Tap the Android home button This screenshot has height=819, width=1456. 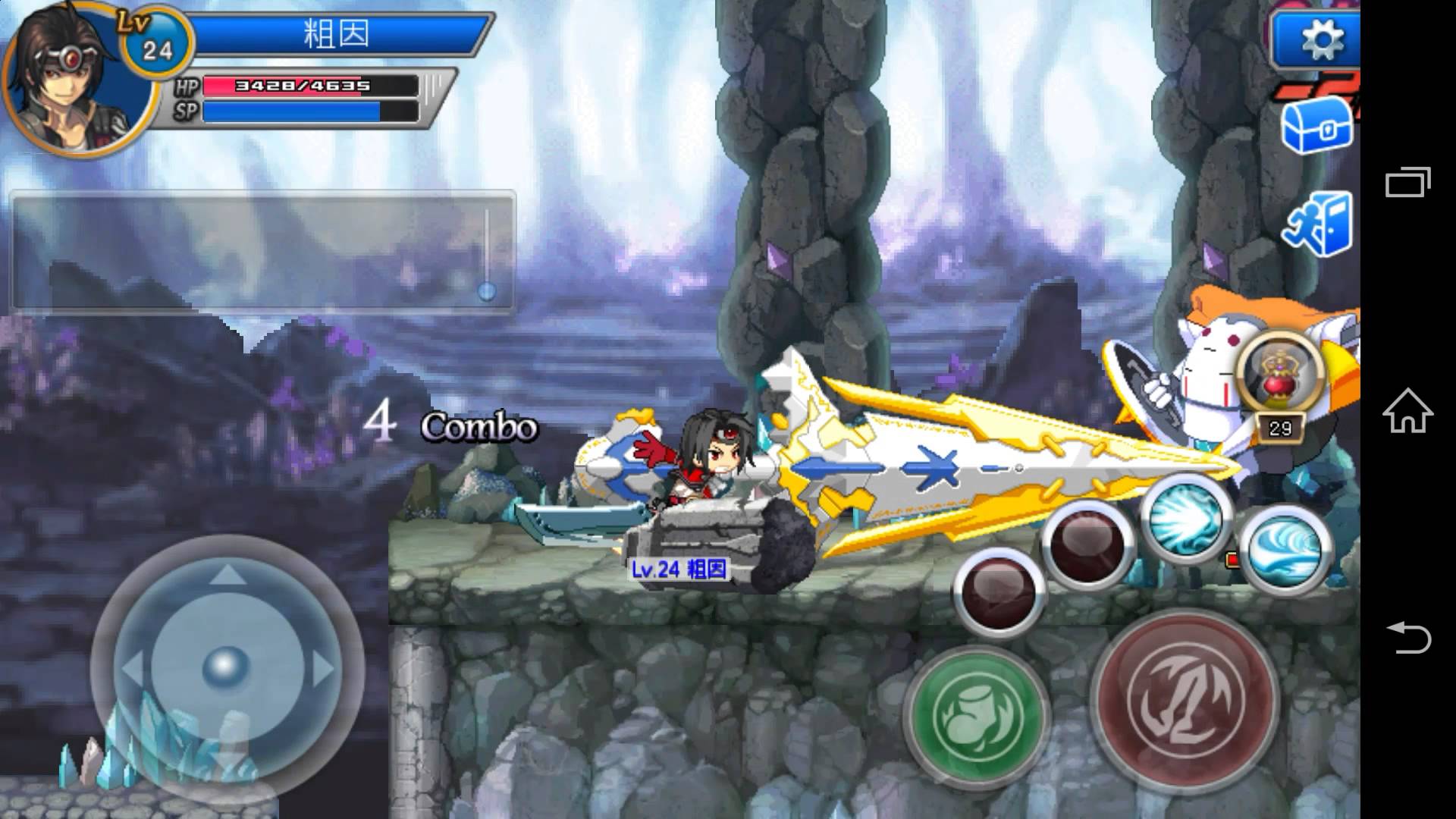[1407, 410]
